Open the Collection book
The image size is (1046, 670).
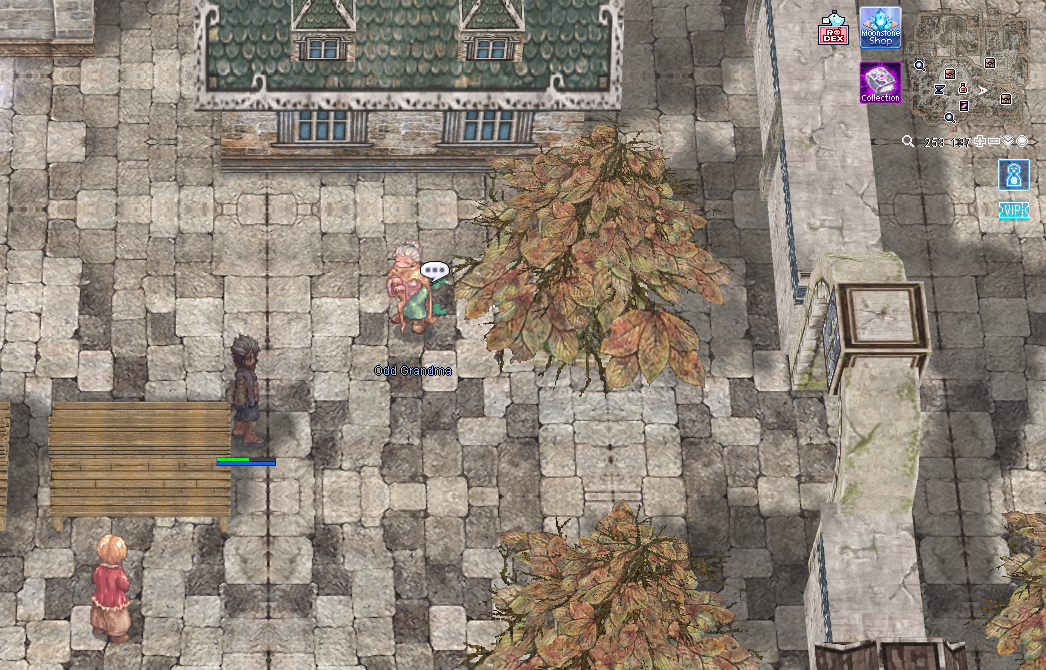pos(880,83)
